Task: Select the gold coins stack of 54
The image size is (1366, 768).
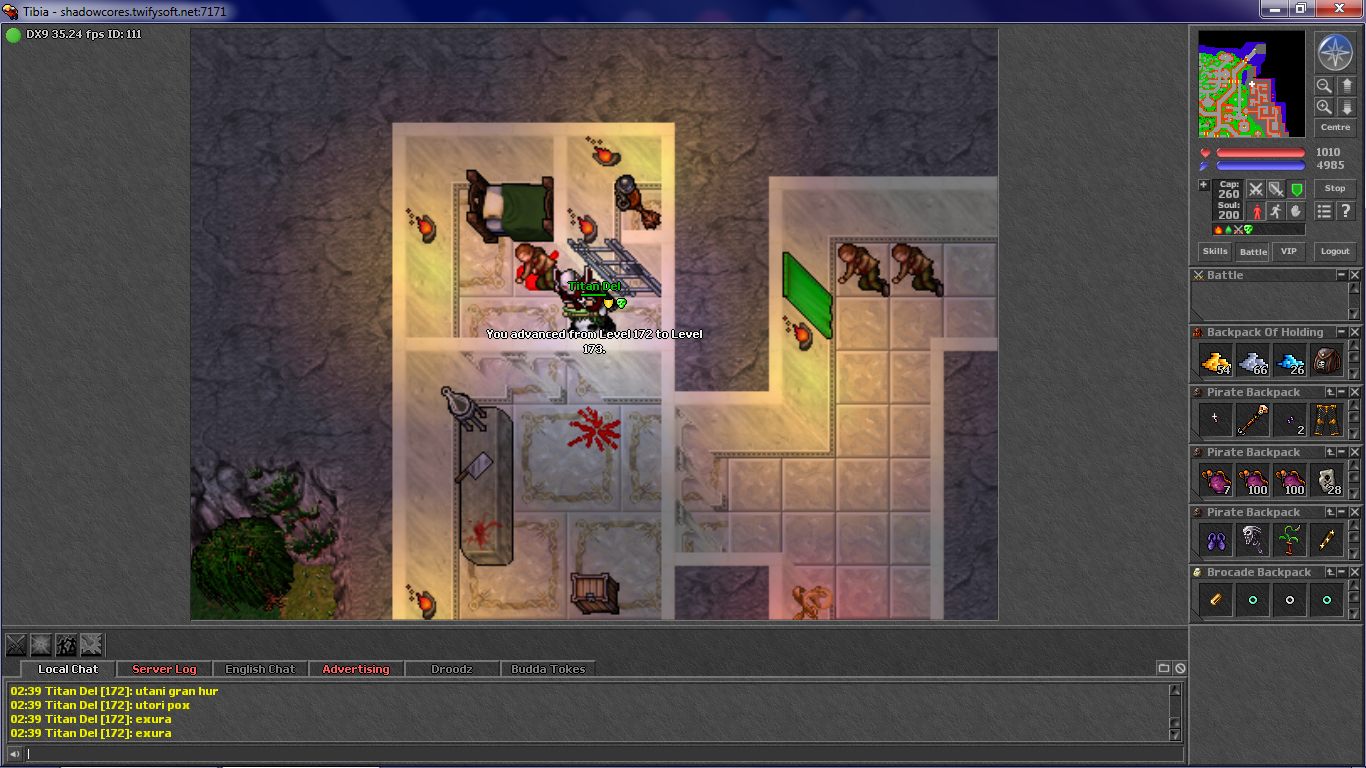Action: point(1215,360)
